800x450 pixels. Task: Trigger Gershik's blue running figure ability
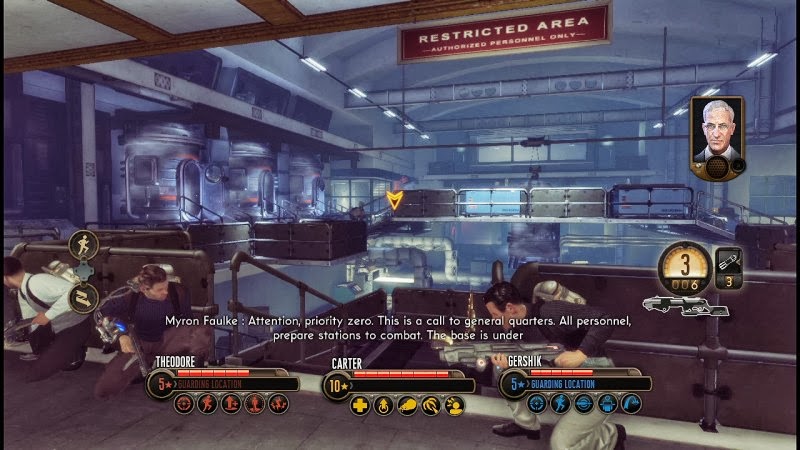tap(559, 404)
